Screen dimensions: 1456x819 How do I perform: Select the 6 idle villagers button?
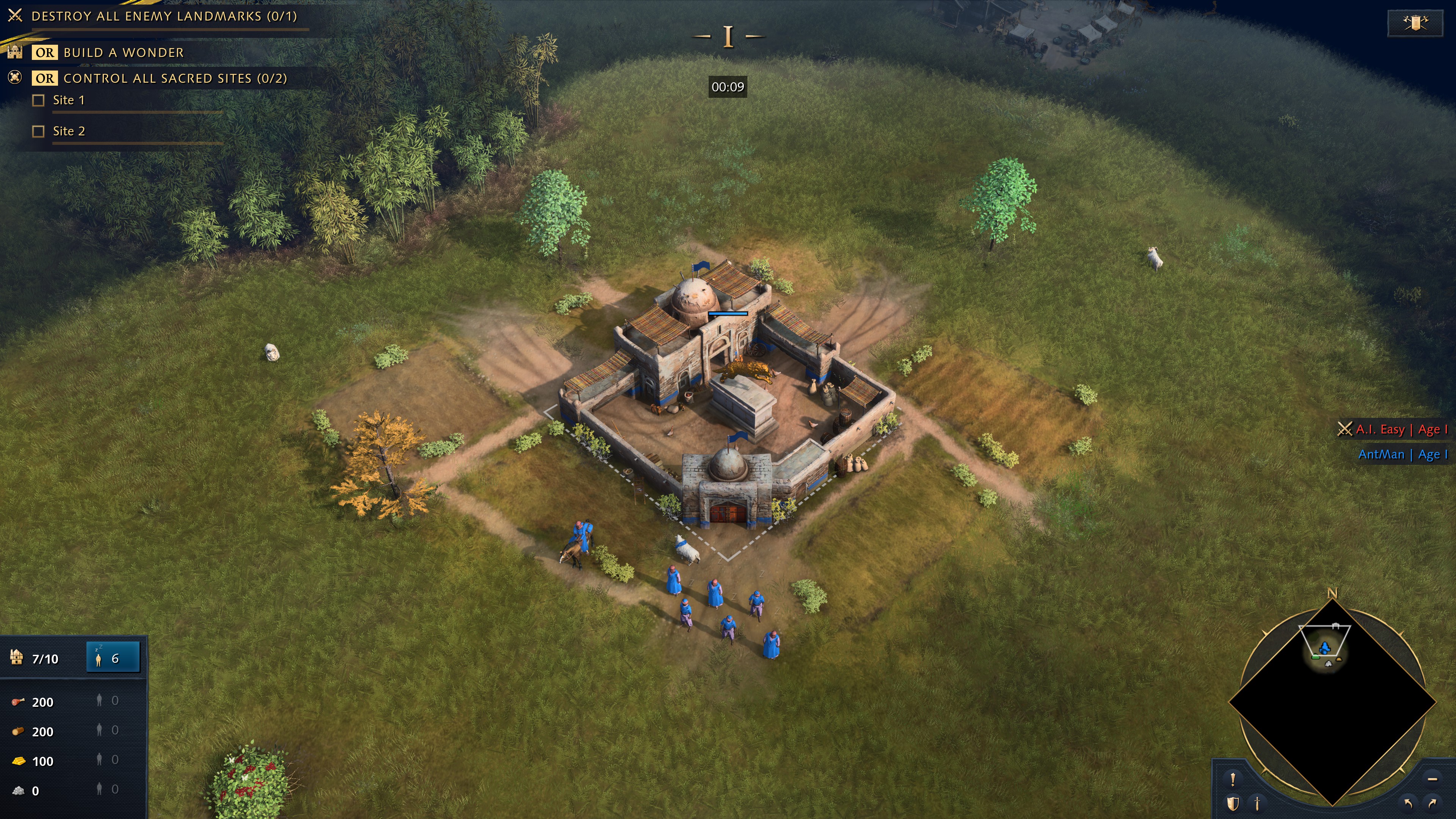coord(113,658)
